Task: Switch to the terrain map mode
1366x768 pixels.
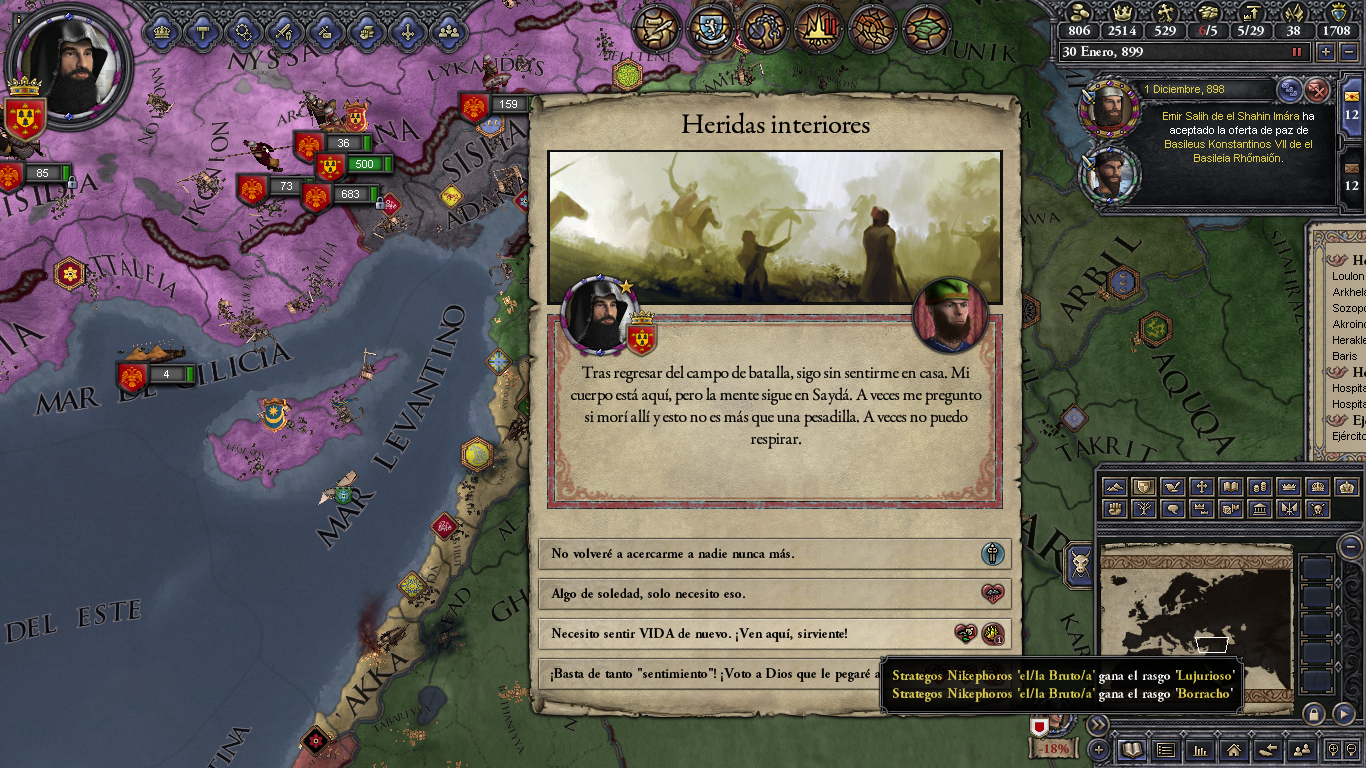Action: pyautogui.click(x=1114, y=487)
